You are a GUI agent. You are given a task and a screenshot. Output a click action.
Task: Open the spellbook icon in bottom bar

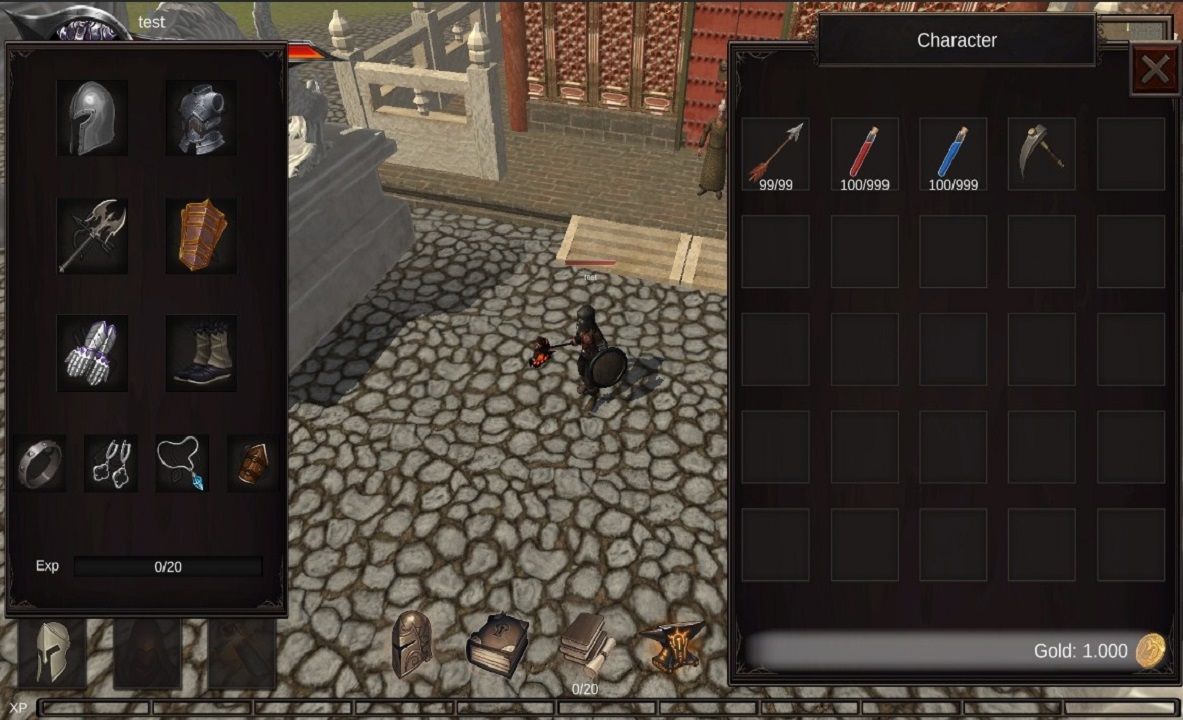click(x=497, y=645)
